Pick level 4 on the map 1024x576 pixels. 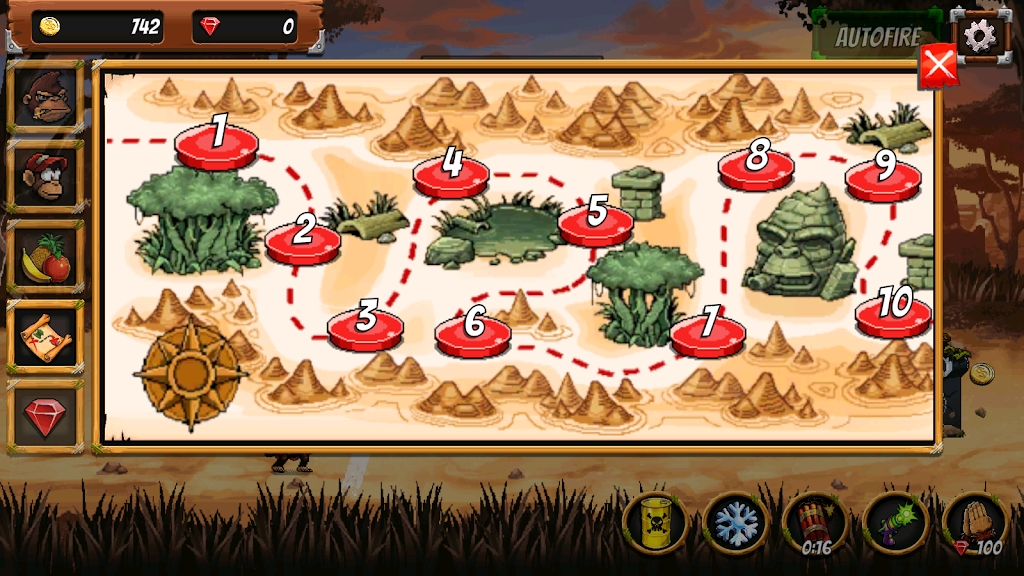452,172
